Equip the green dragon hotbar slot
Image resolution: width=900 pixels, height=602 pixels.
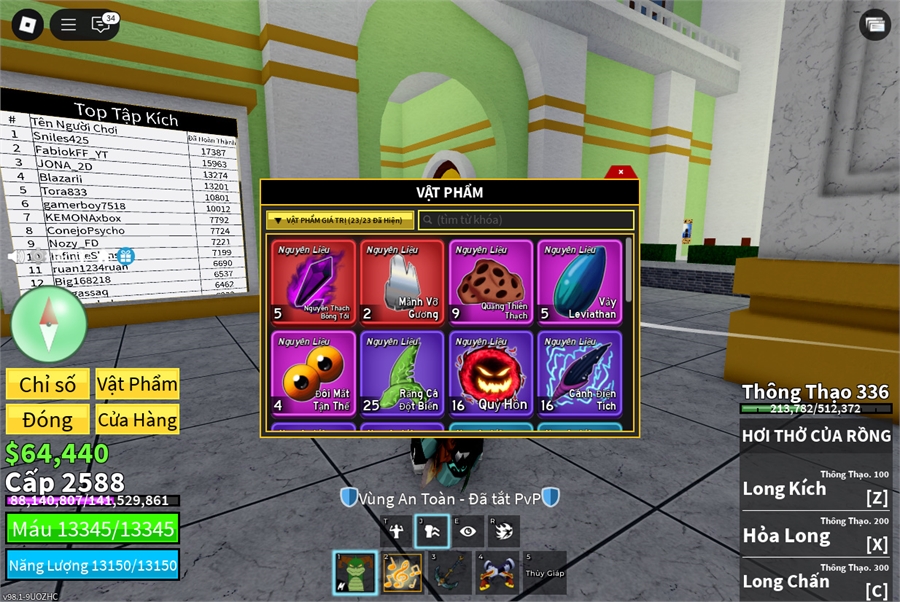[355, 573]
